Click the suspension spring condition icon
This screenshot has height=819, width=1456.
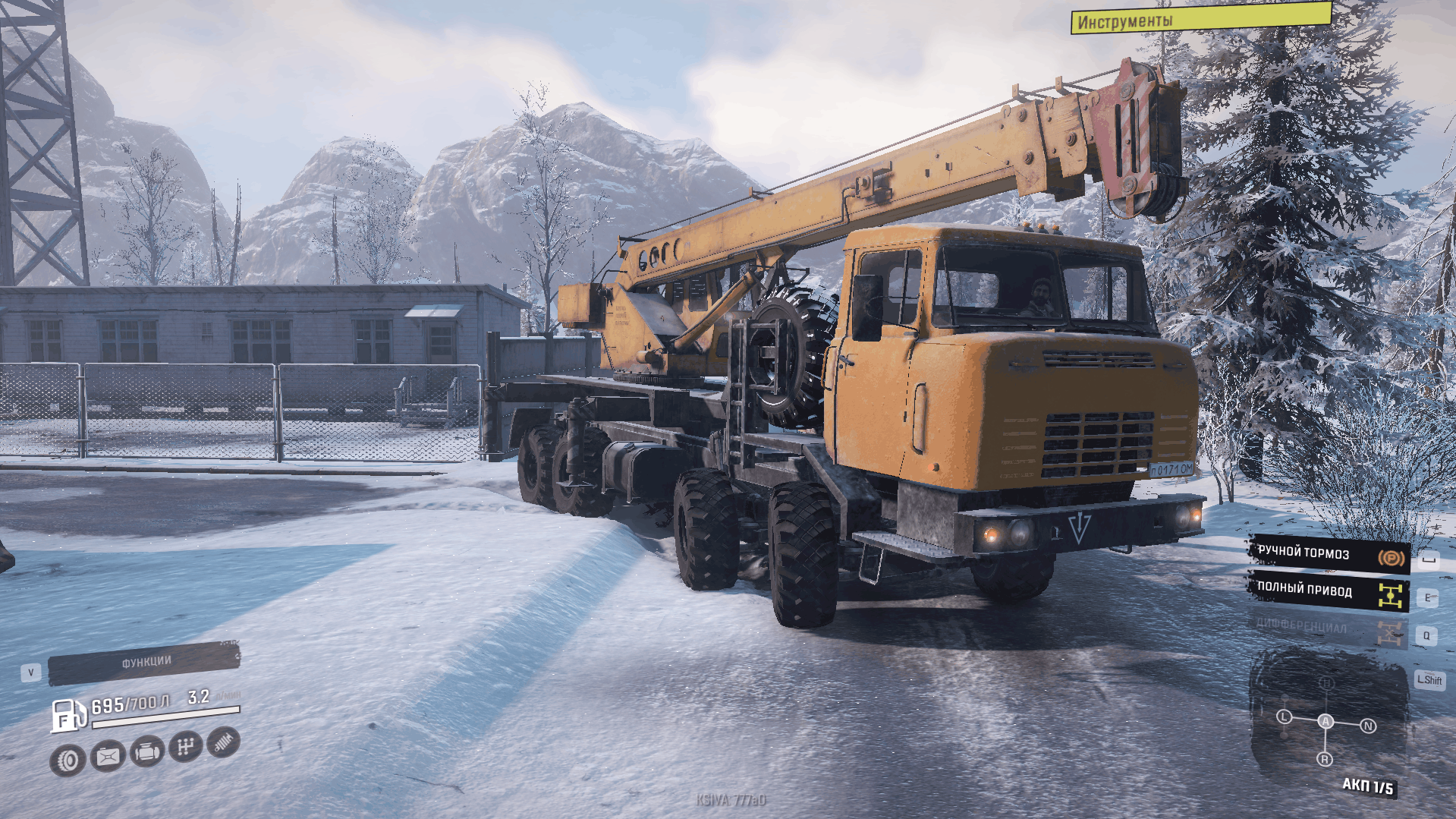pos(223,742)
